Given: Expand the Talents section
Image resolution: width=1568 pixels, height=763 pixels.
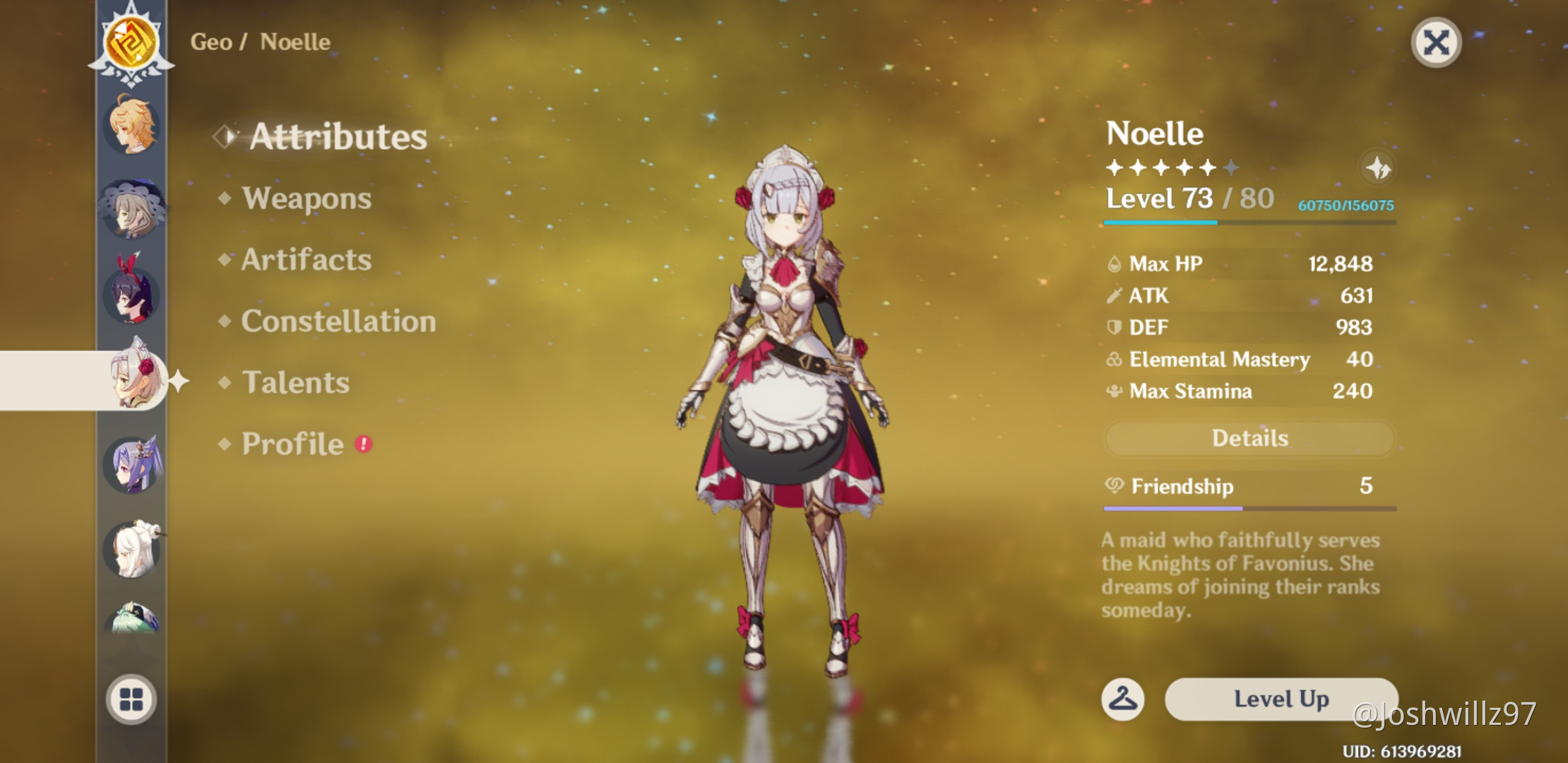Looking at the screenshot, I should [295, 382].
